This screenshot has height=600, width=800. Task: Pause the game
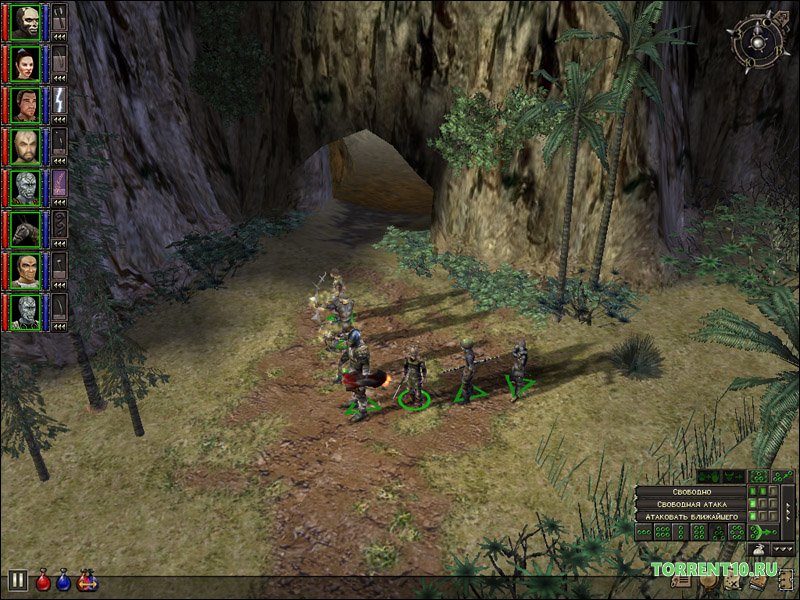17,580
